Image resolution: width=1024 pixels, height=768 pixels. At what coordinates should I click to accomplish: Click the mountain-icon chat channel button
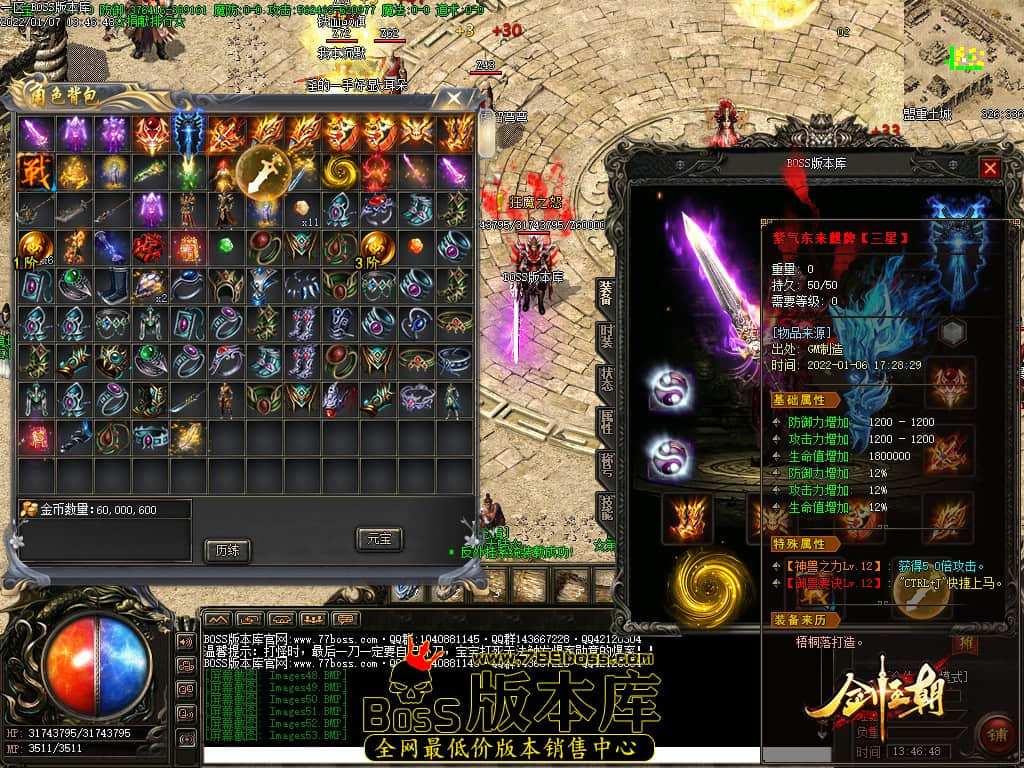pos(216,619)
